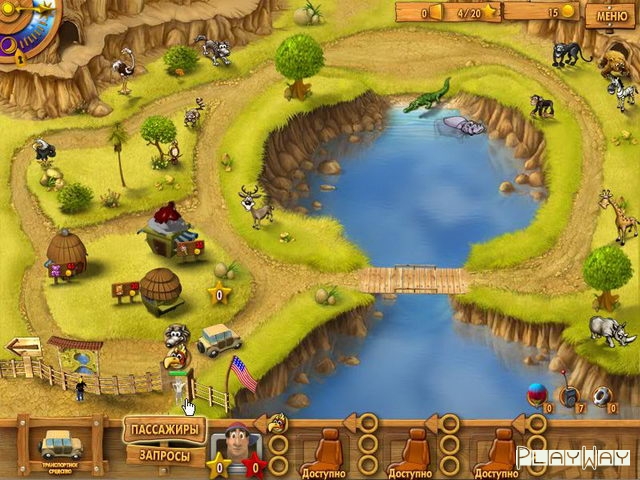Switch to the ПАССАЖИРЫ tab
This screenshot has height=480, width=640.
click(164, 430)
